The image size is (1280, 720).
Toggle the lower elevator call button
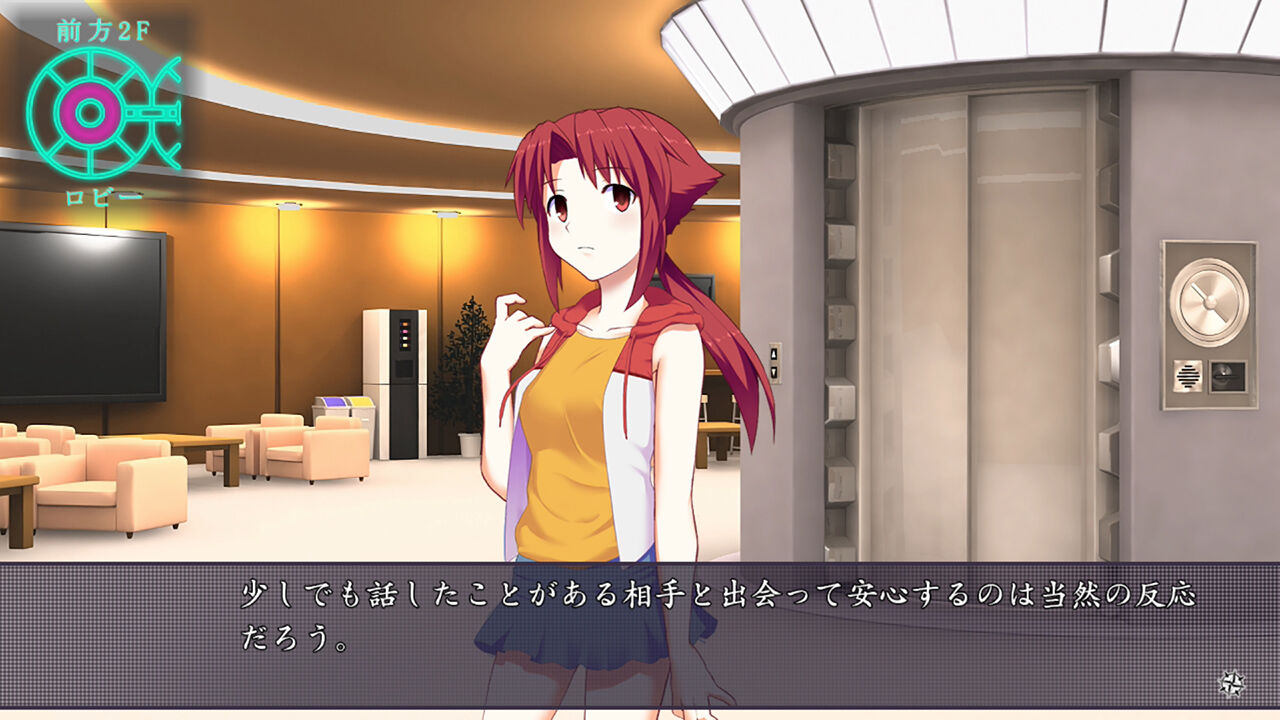(x=773, y=372)
